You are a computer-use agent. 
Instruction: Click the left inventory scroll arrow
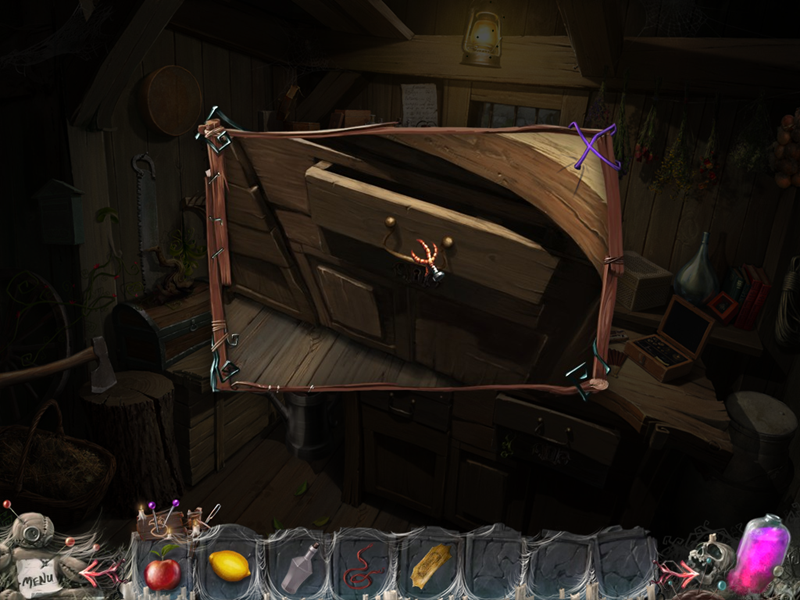tap(104, 573)
